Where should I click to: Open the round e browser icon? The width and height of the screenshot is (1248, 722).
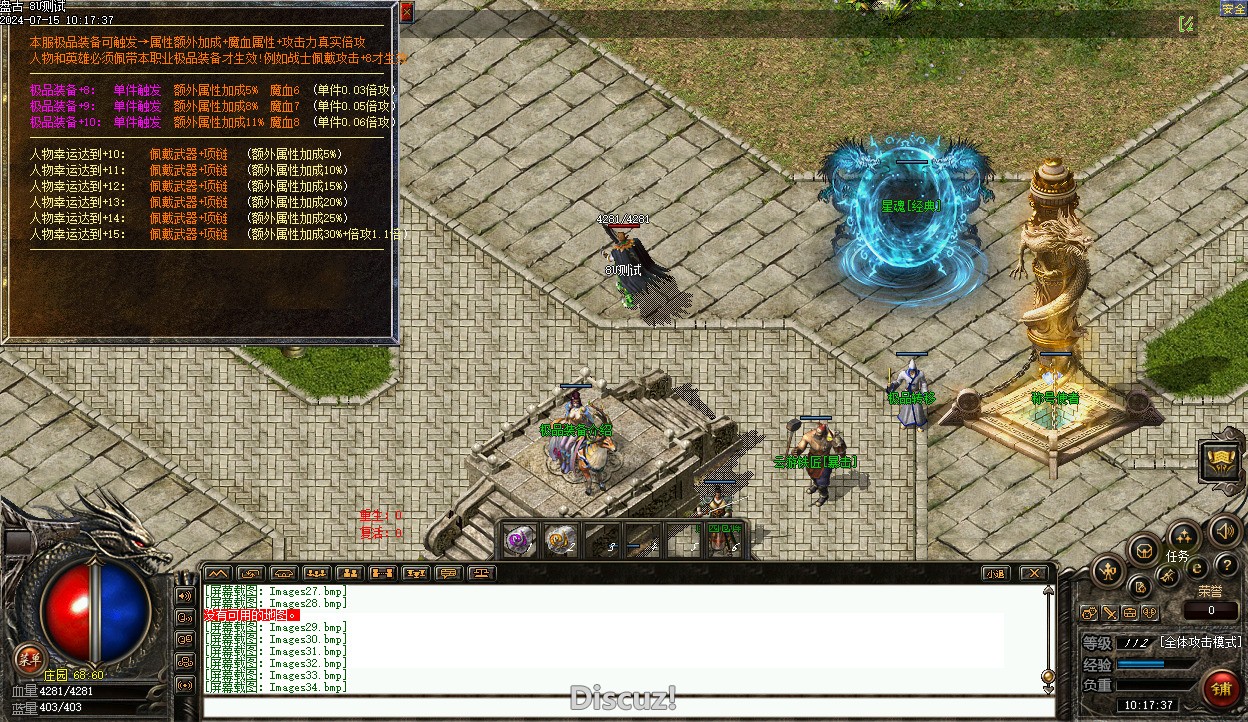coord(1197,567)
